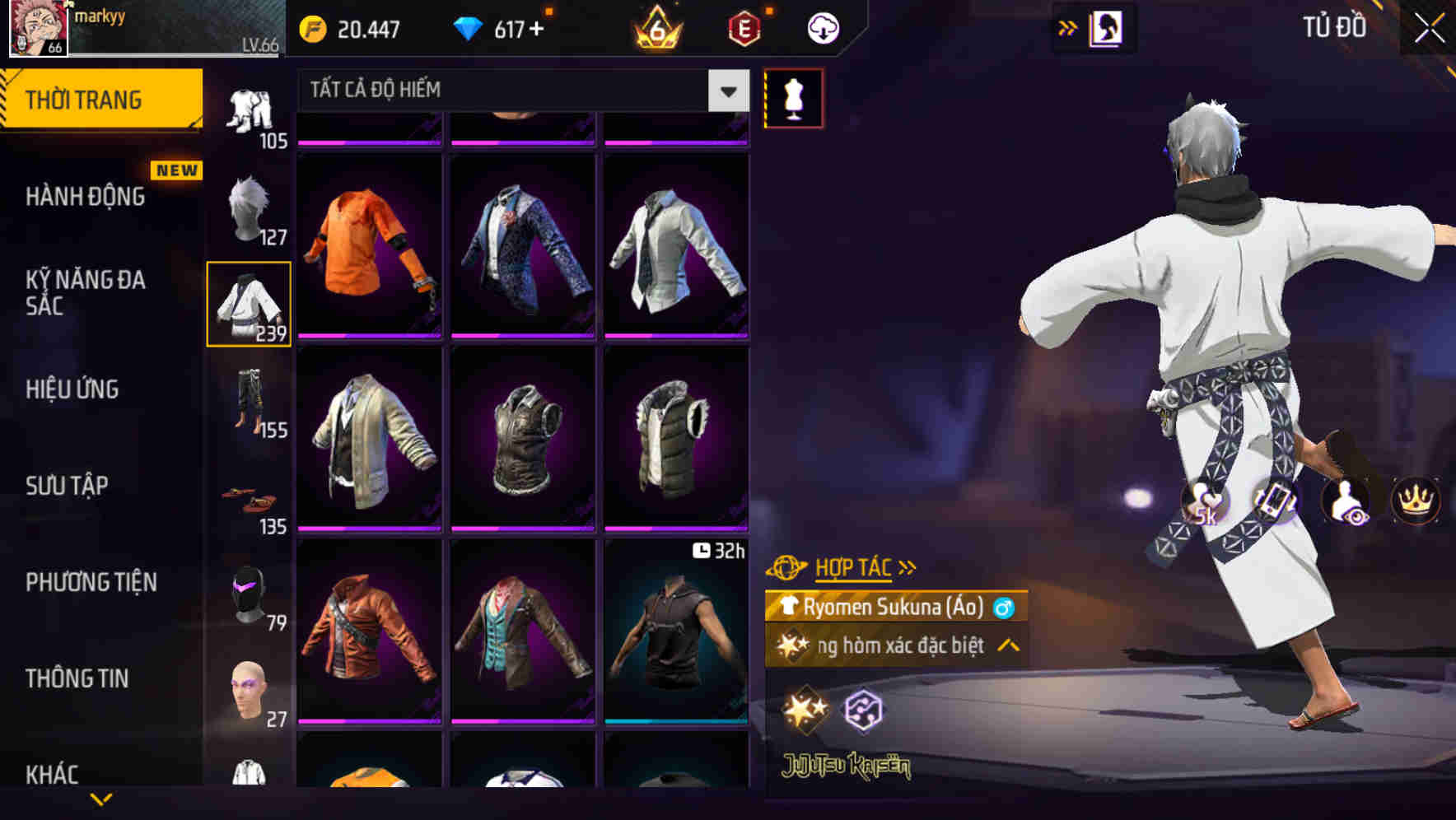1456x820 pixels.
Task: Select the white Sukuna robe thumbnail numbered 239
Action: coord(249,303)
